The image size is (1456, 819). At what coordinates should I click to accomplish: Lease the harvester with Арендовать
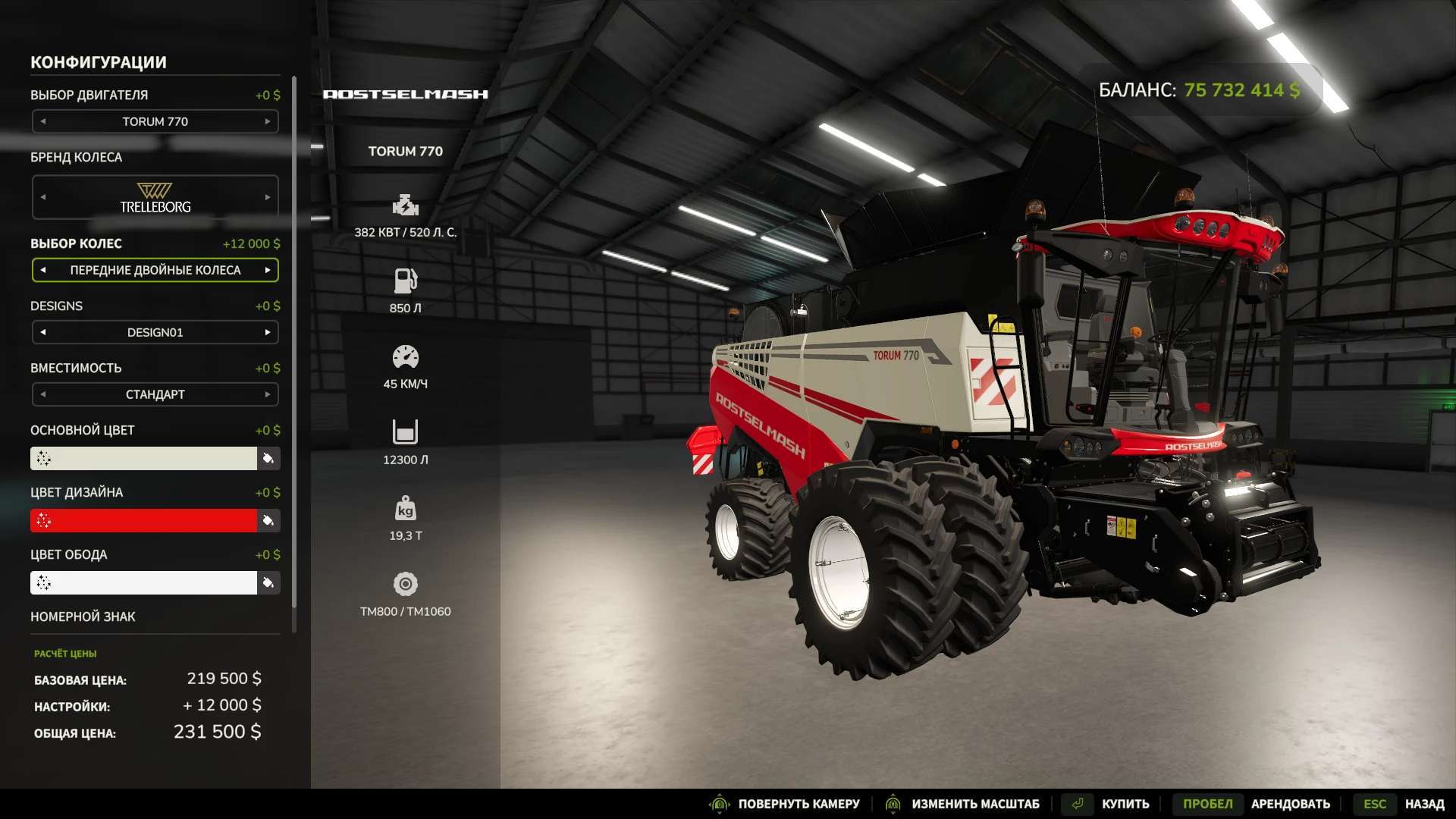pos(1290,804)
